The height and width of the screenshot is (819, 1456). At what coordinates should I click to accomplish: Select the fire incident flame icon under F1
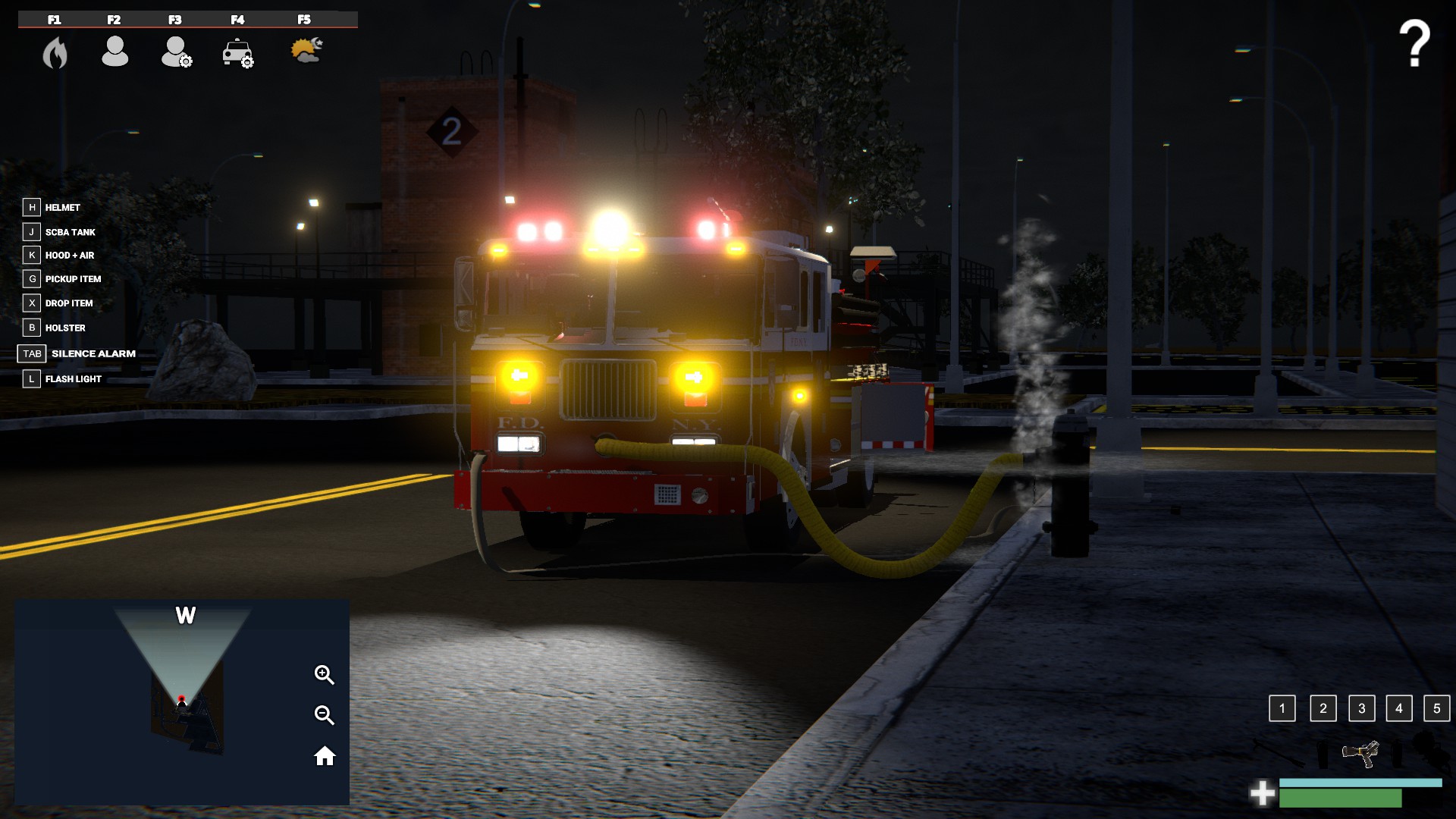[53, 53]
